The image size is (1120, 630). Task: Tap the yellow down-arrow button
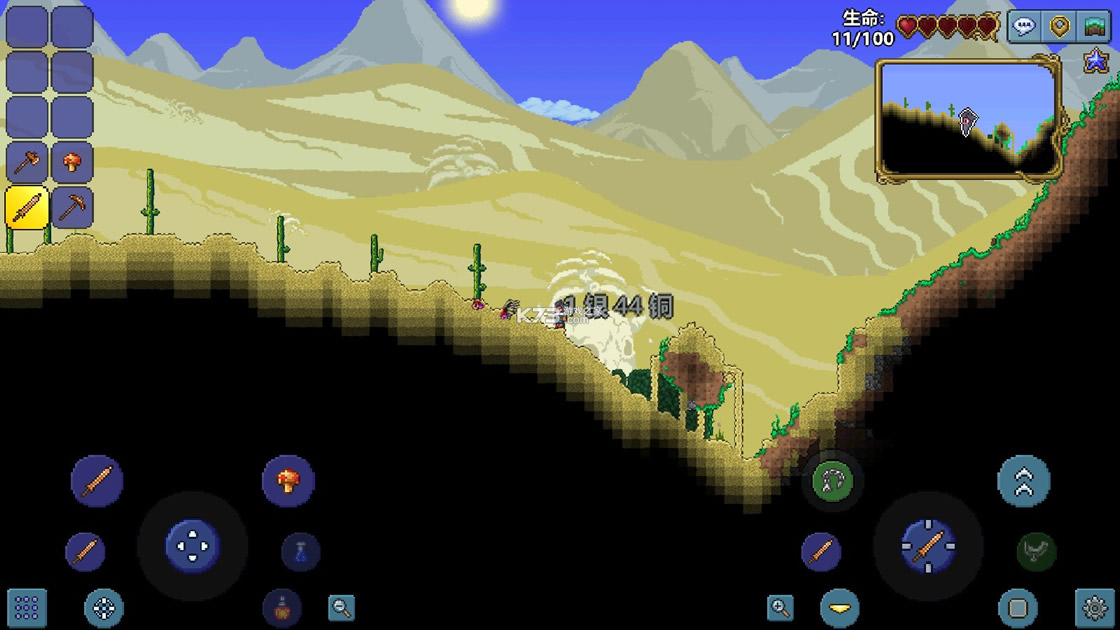click(x=840, y=607)
